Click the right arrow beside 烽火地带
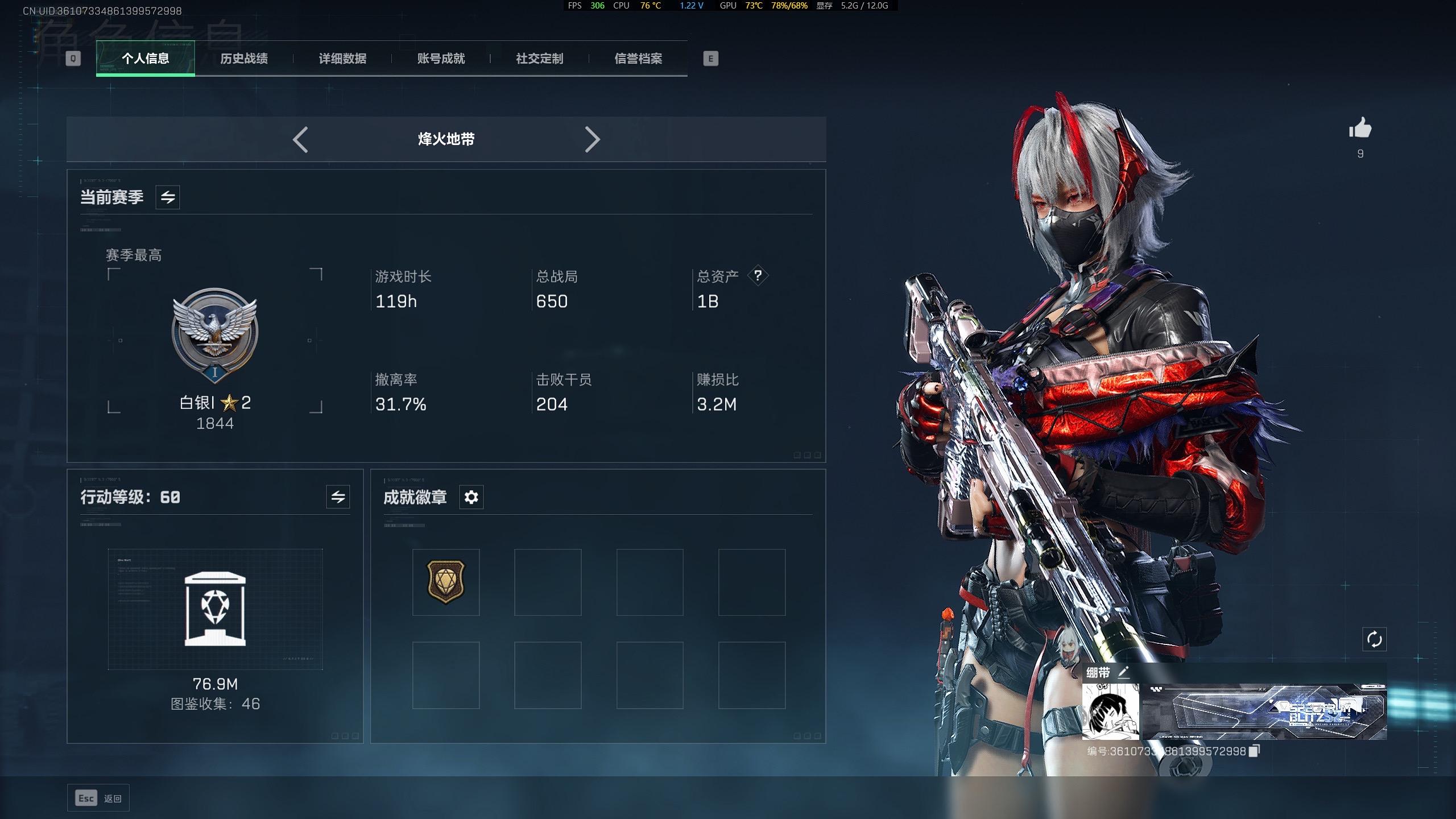Image resolution: width=1456 pixels, height=819 pixels. coord(592,139)
